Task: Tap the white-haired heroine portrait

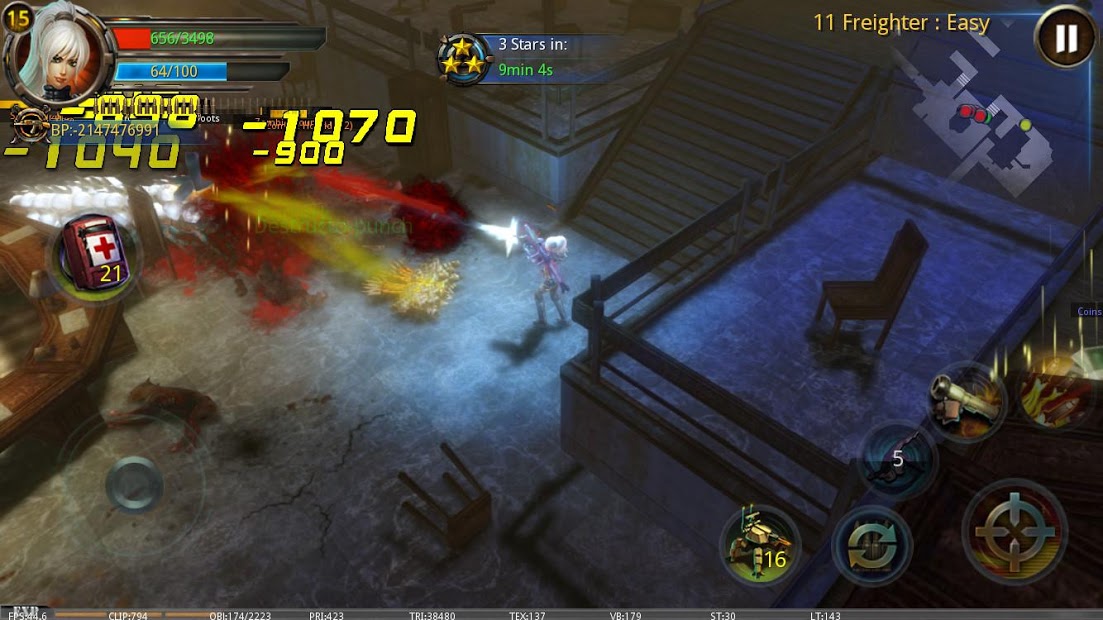Action: [x=56, y=48]
